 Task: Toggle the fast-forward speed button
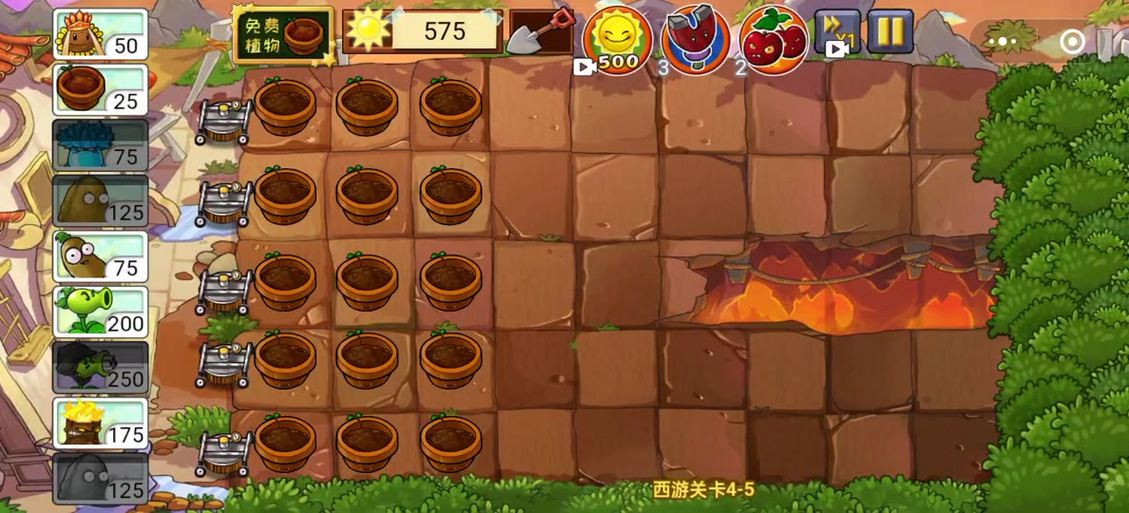(837, 33)
